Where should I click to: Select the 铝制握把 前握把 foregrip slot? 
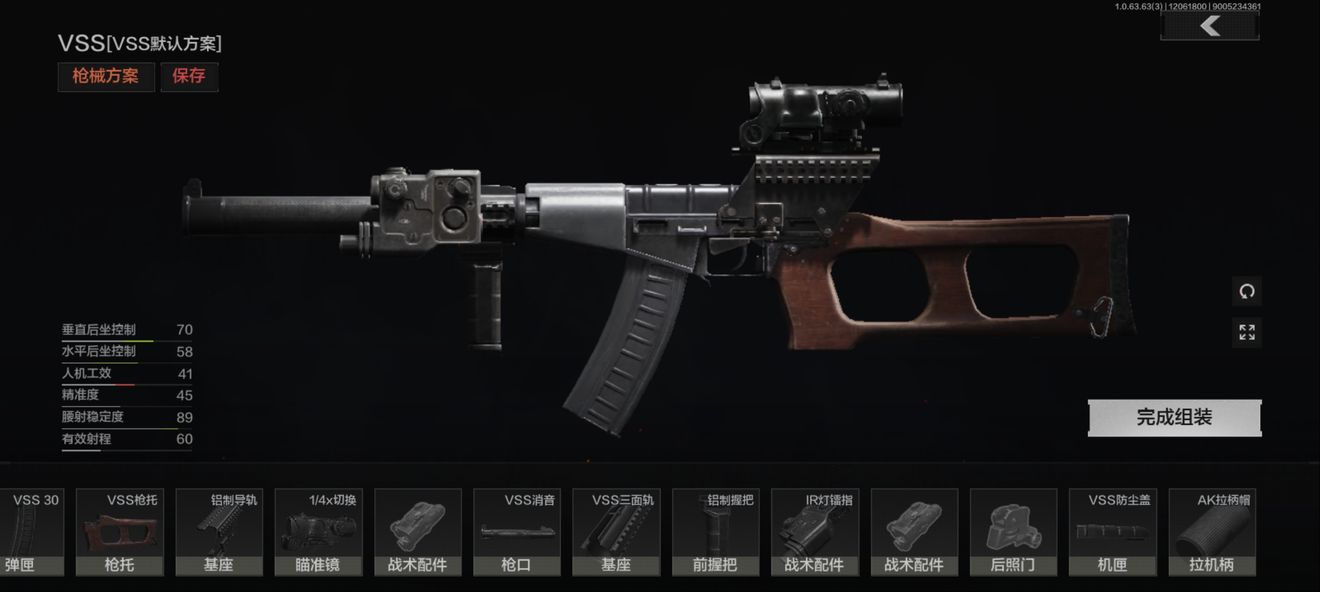715,532
